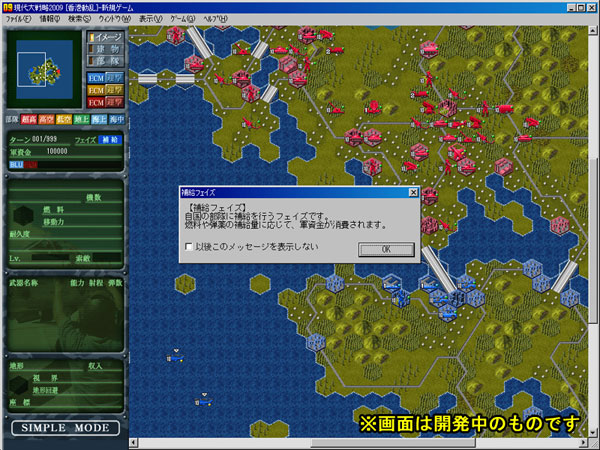
Task: Close the 補給フェイズ dialog with its X button
Action: click(x=412, y=191)
